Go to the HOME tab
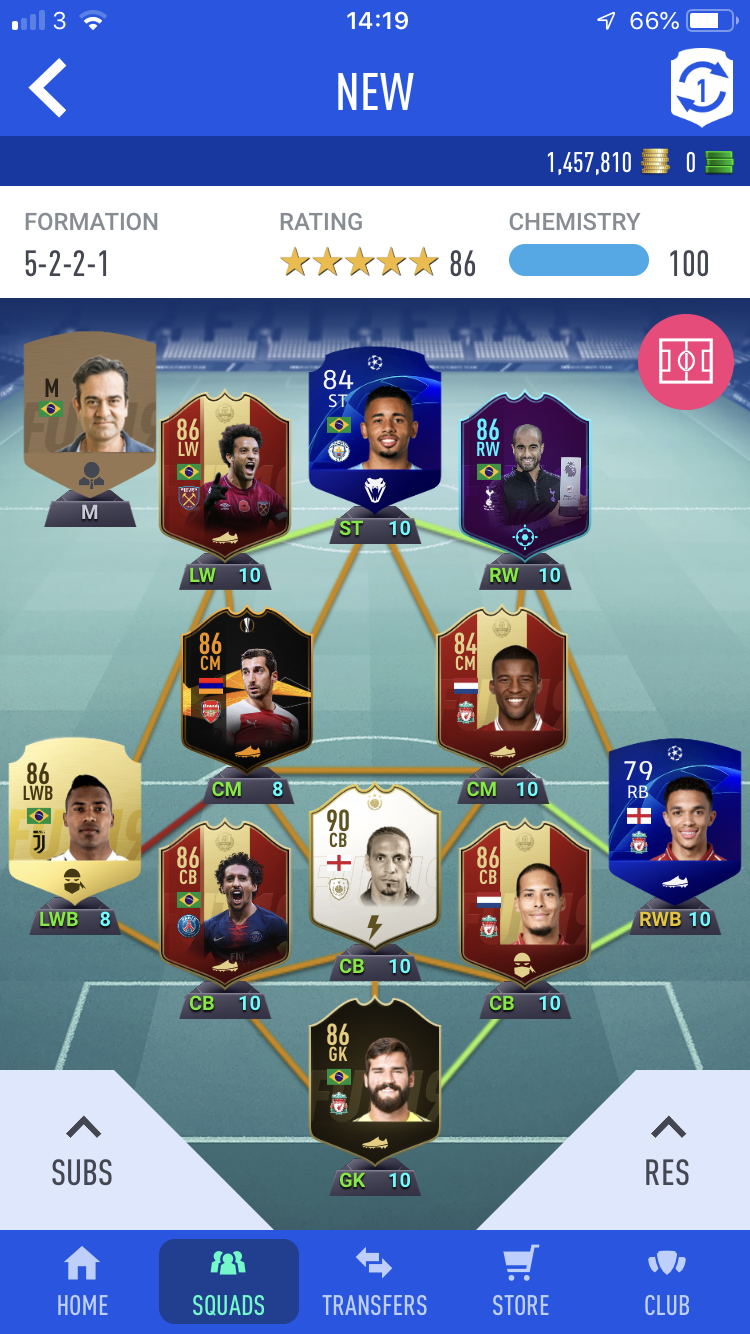This screenshot has width=750, height=1334. pos(82,1283)
